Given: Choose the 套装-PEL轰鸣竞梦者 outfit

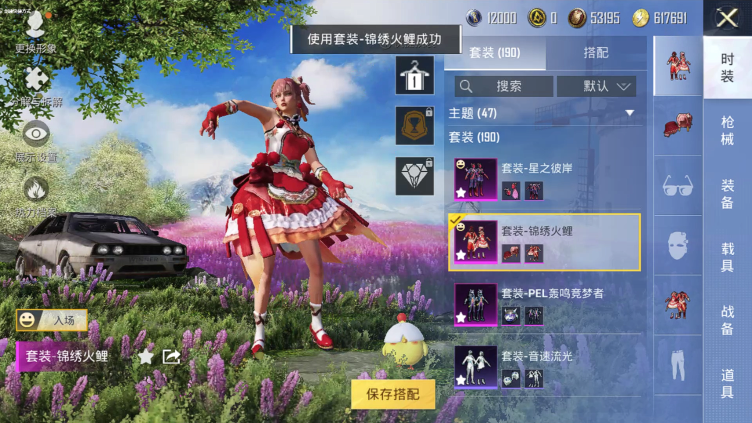Looking at the screenshot, I should coord(543,304).
